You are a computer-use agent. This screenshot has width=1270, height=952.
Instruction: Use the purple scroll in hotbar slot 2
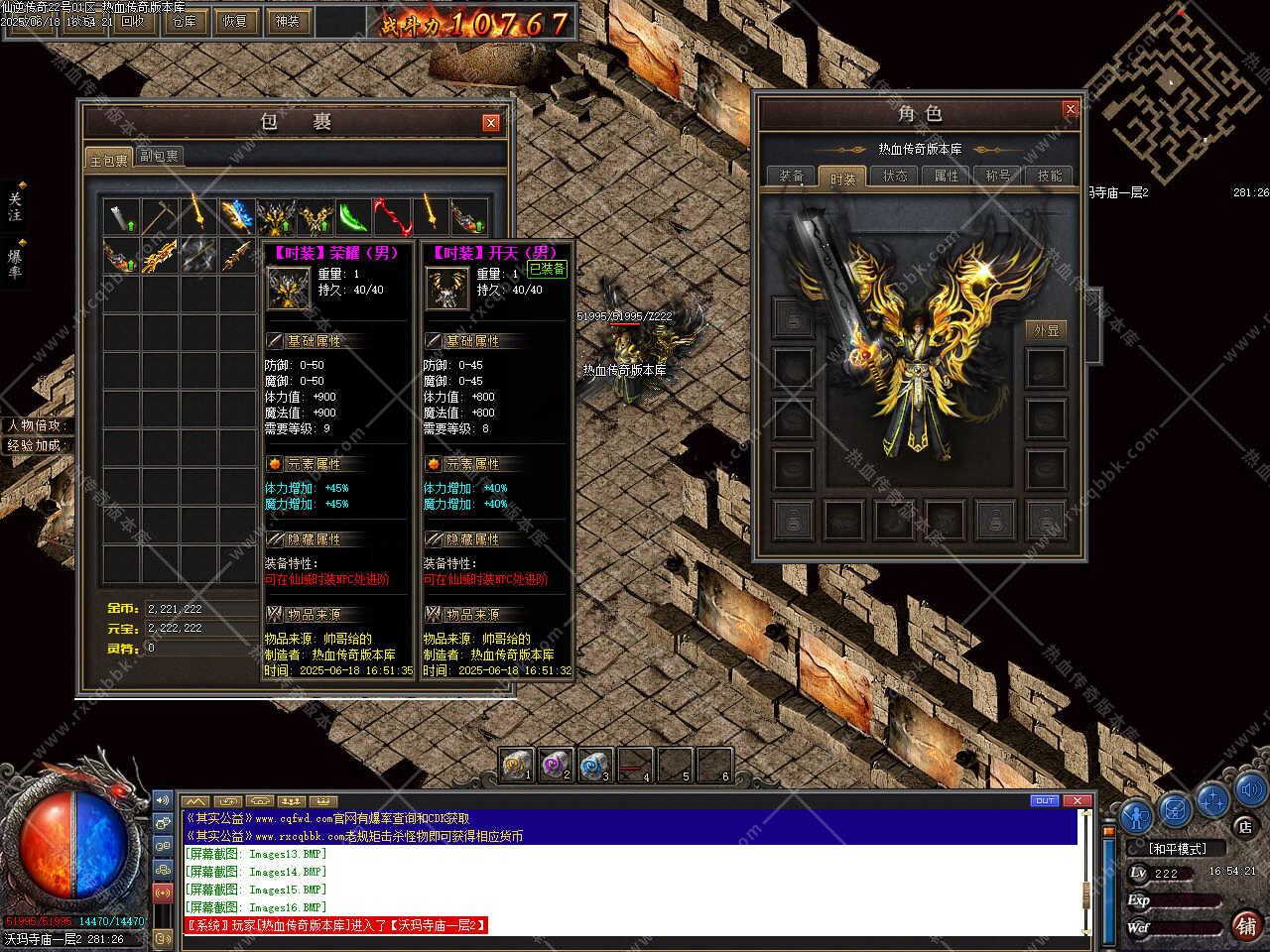pos(556,765)
